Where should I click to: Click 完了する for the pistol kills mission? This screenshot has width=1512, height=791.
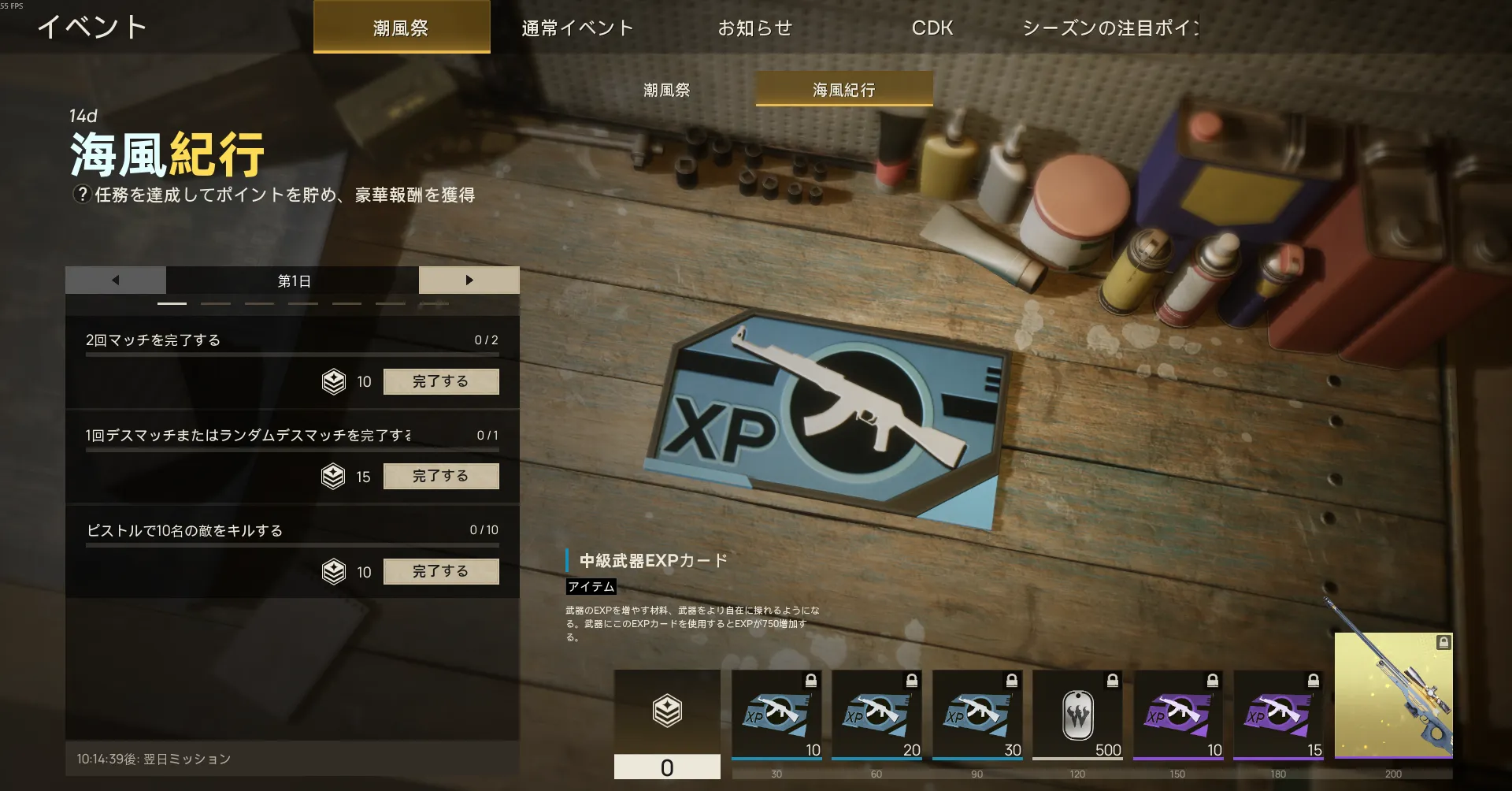(x=441, y=571)
